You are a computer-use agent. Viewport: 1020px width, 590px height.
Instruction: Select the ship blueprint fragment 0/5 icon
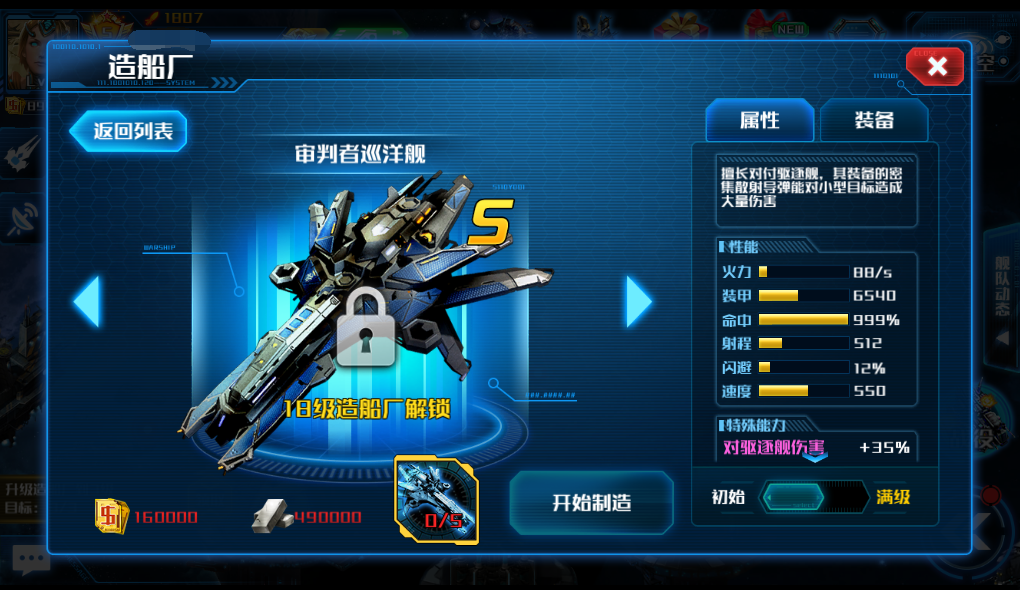(437, 500)
